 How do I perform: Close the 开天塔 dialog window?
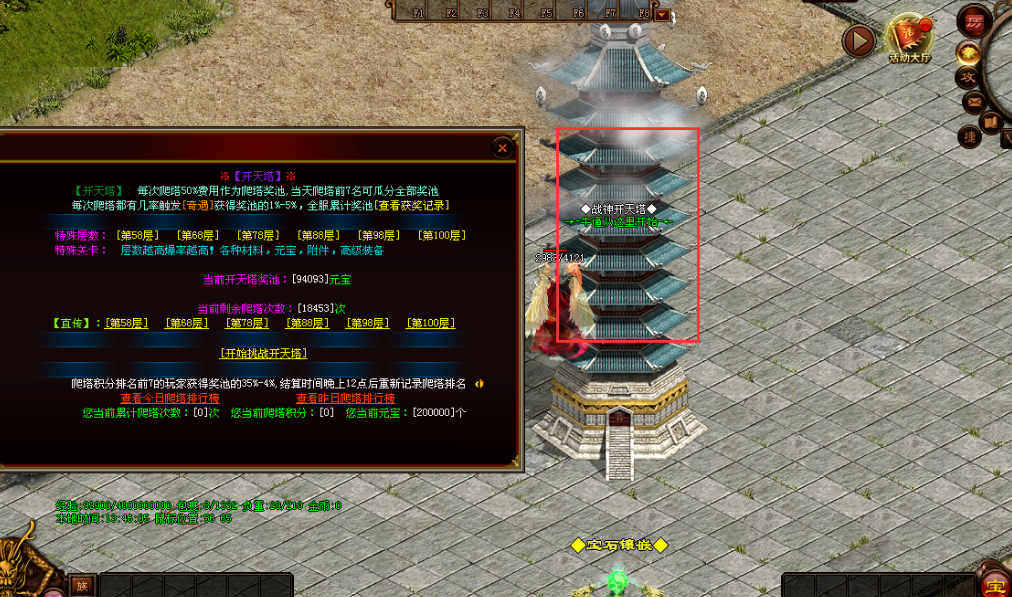502,148
